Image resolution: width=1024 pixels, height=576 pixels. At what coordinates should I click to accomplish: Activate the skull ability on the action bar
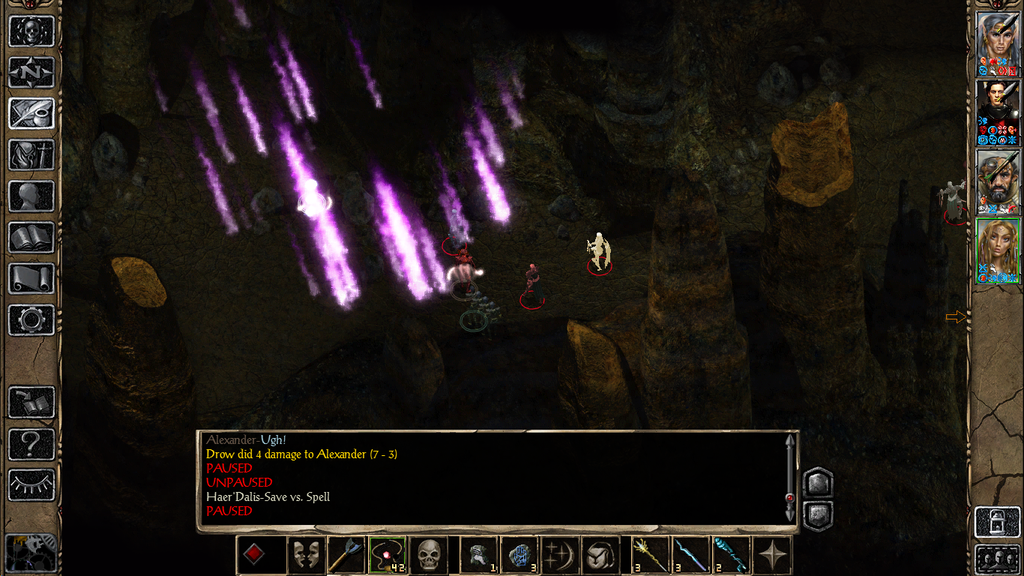coord(429,555)
